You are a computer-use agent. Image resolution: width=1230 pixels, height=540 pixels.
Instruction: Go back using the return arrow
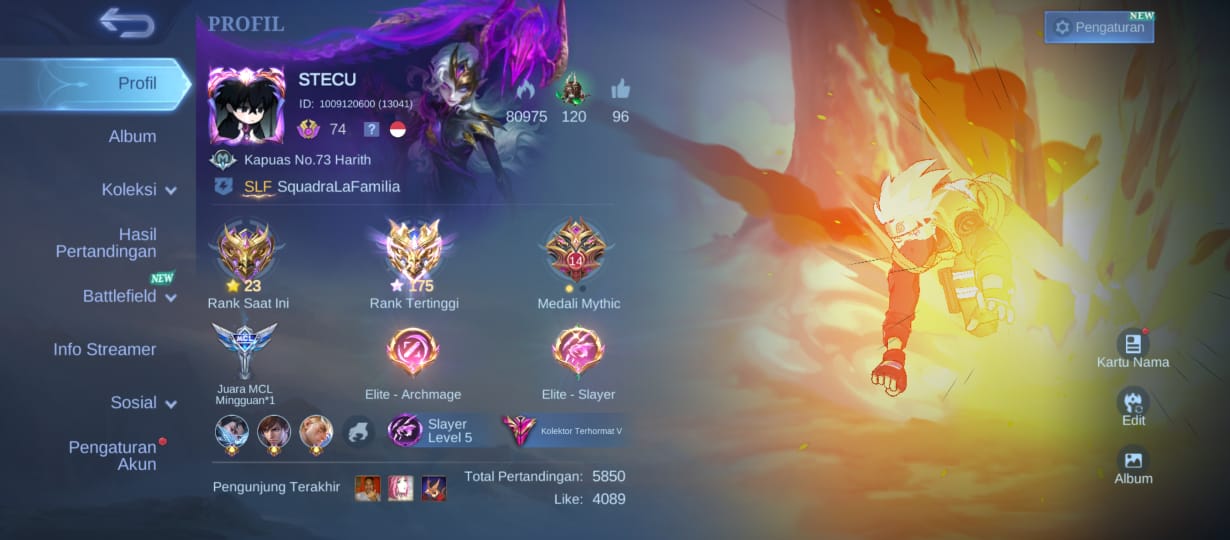pos(127,23)
